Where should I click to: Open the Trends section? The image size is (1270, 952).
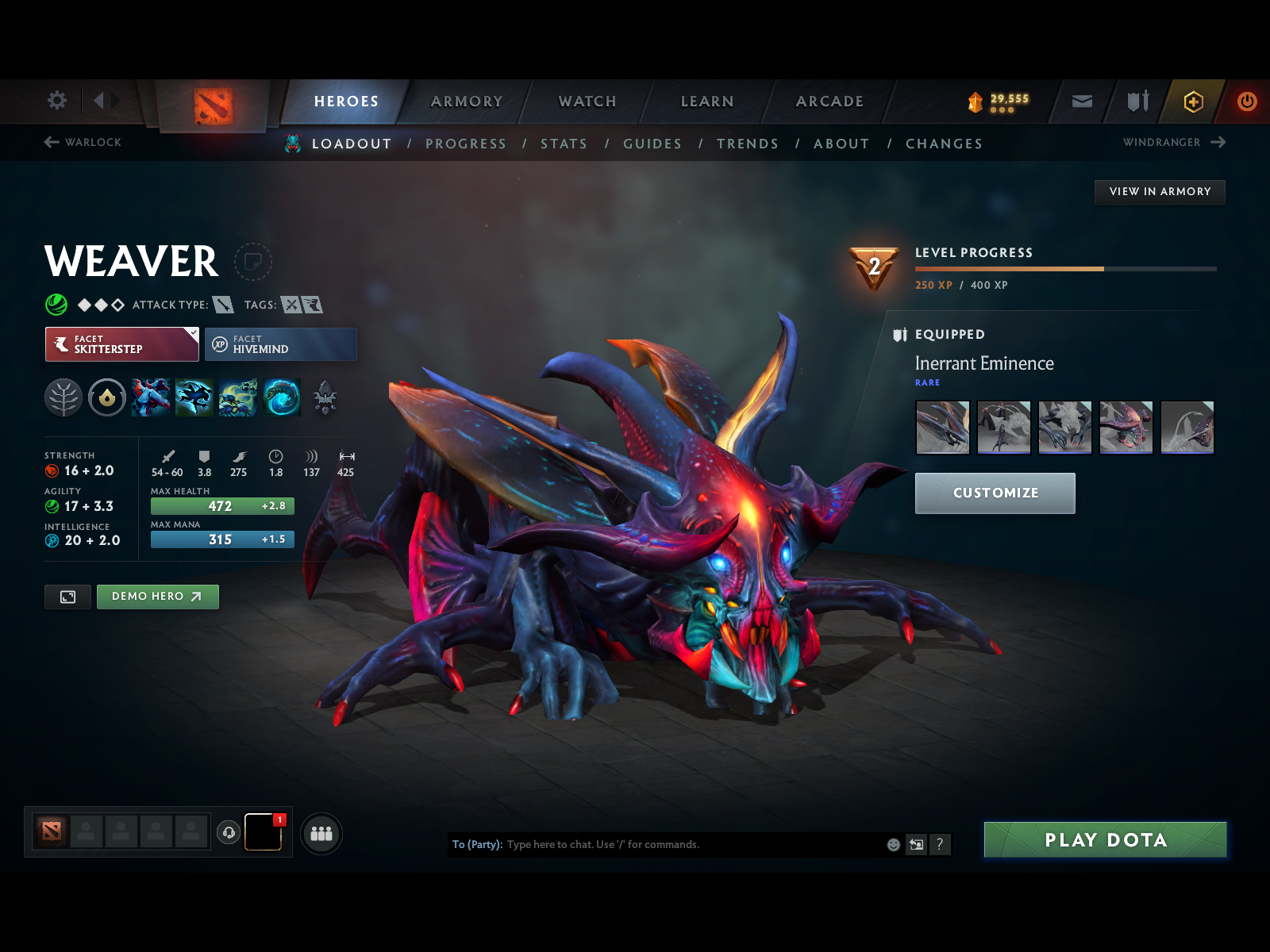[747, 144]
